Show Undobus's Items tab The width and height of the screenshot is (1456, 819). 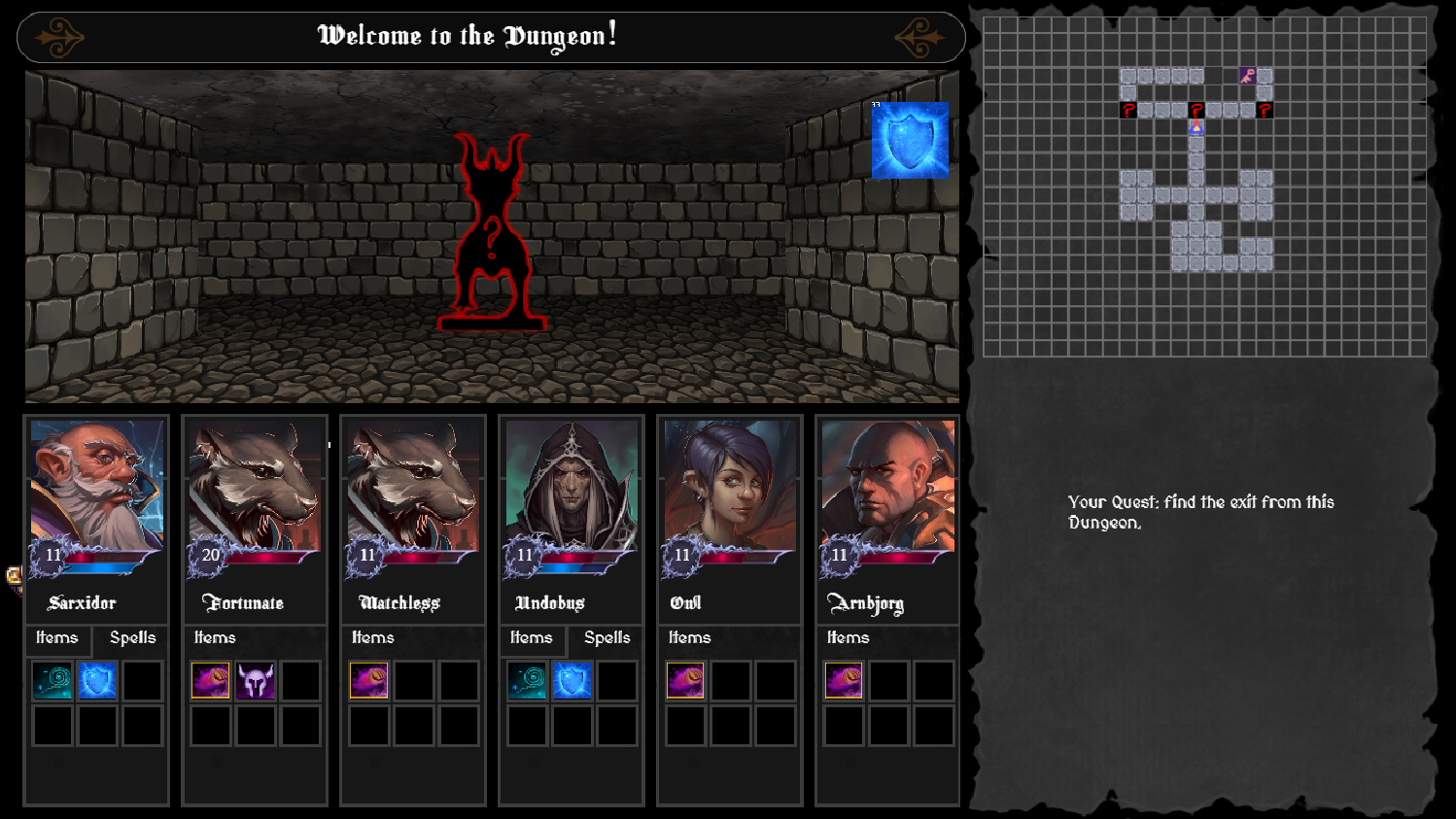coord(532,638)
